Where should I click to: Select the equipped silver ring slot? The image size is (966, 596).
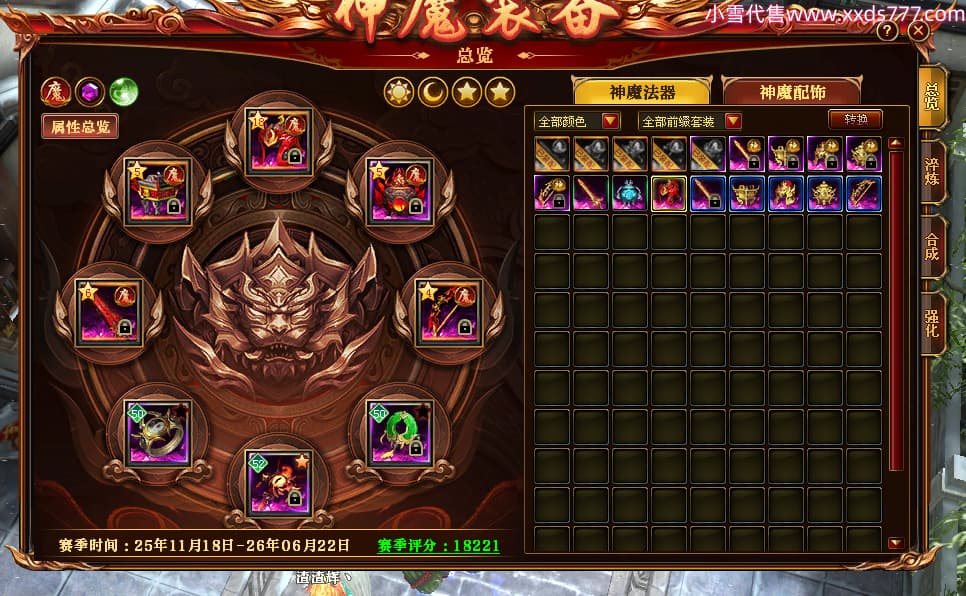pos(159,432)
